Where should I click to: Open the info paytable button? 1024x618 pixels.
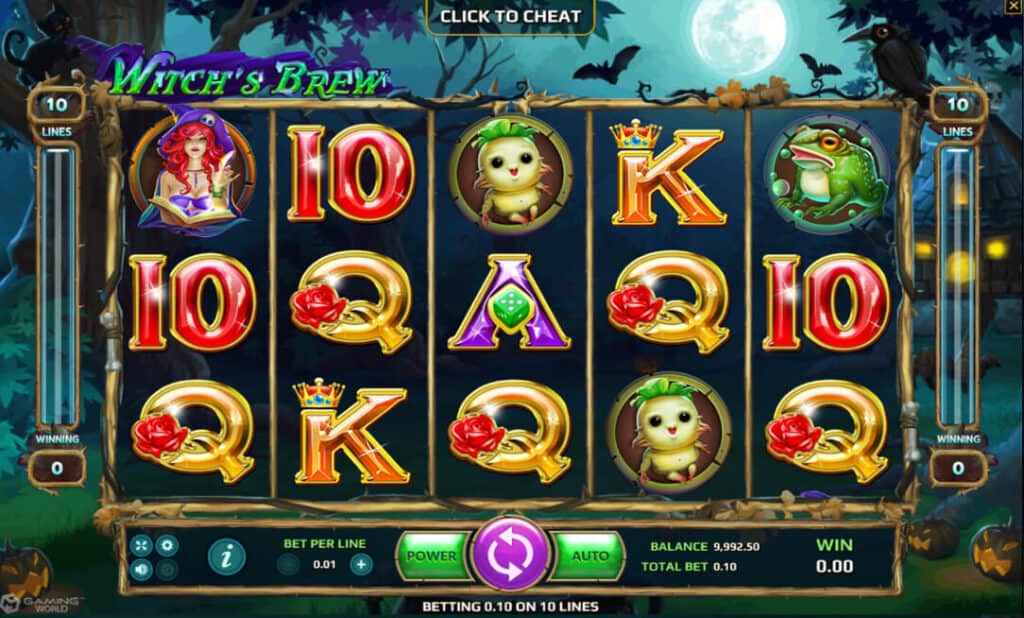pyautogui.click(x=227, y=556)
